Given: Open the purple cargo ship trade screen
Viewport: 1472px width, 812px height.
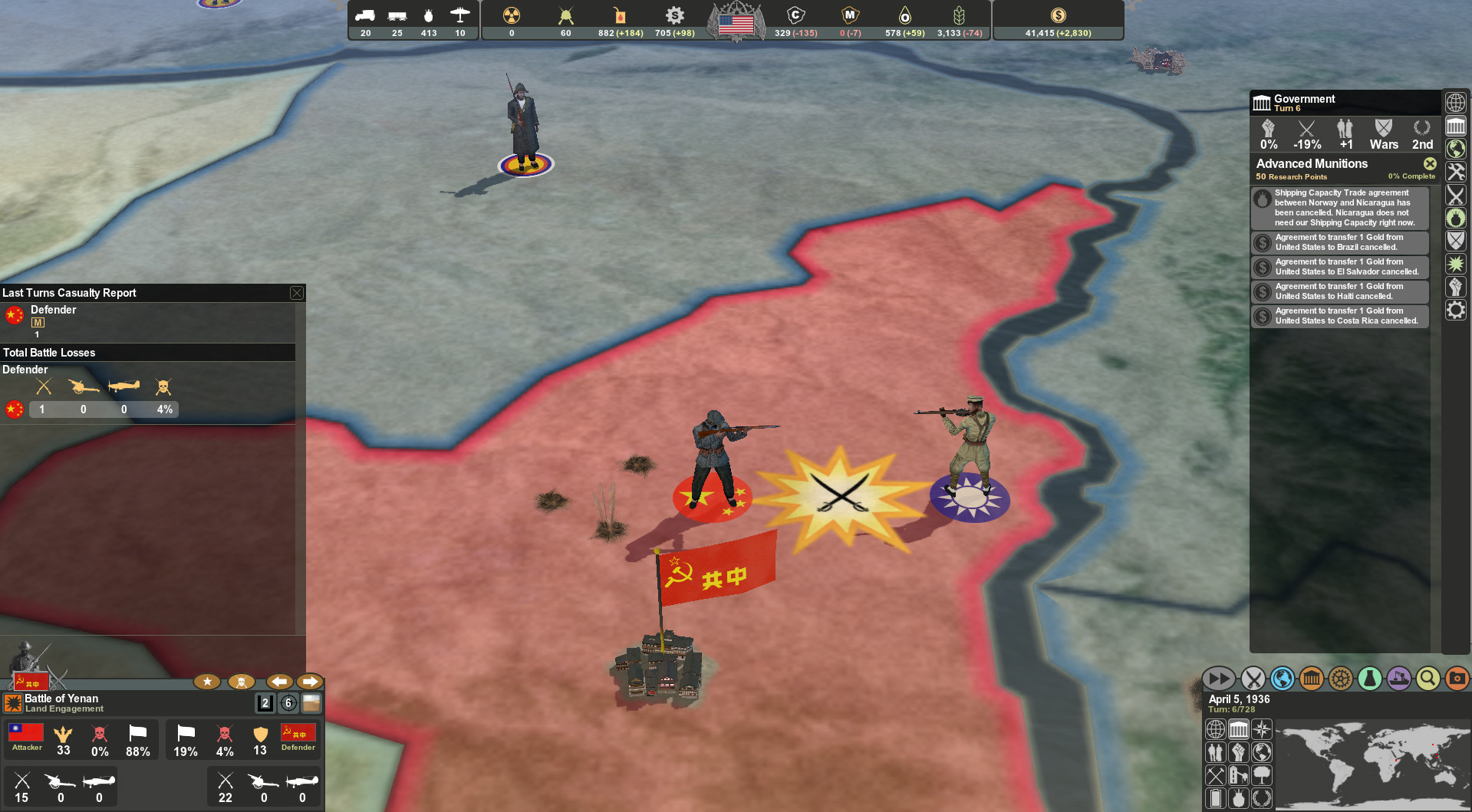Looking at the screenshot, I should [x=1399, y=679].
